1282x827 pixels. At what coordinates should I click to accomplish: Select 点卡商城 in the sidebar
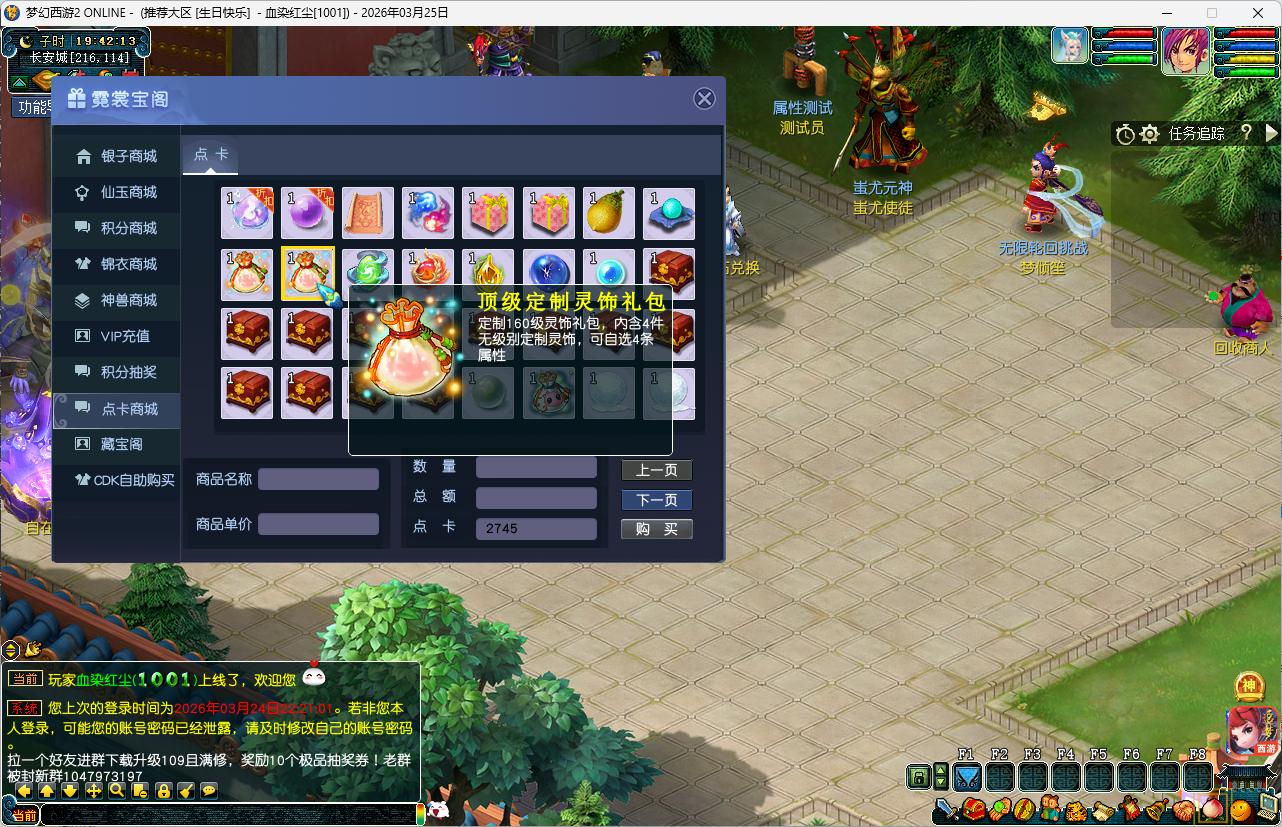click(x=129, y=409)
